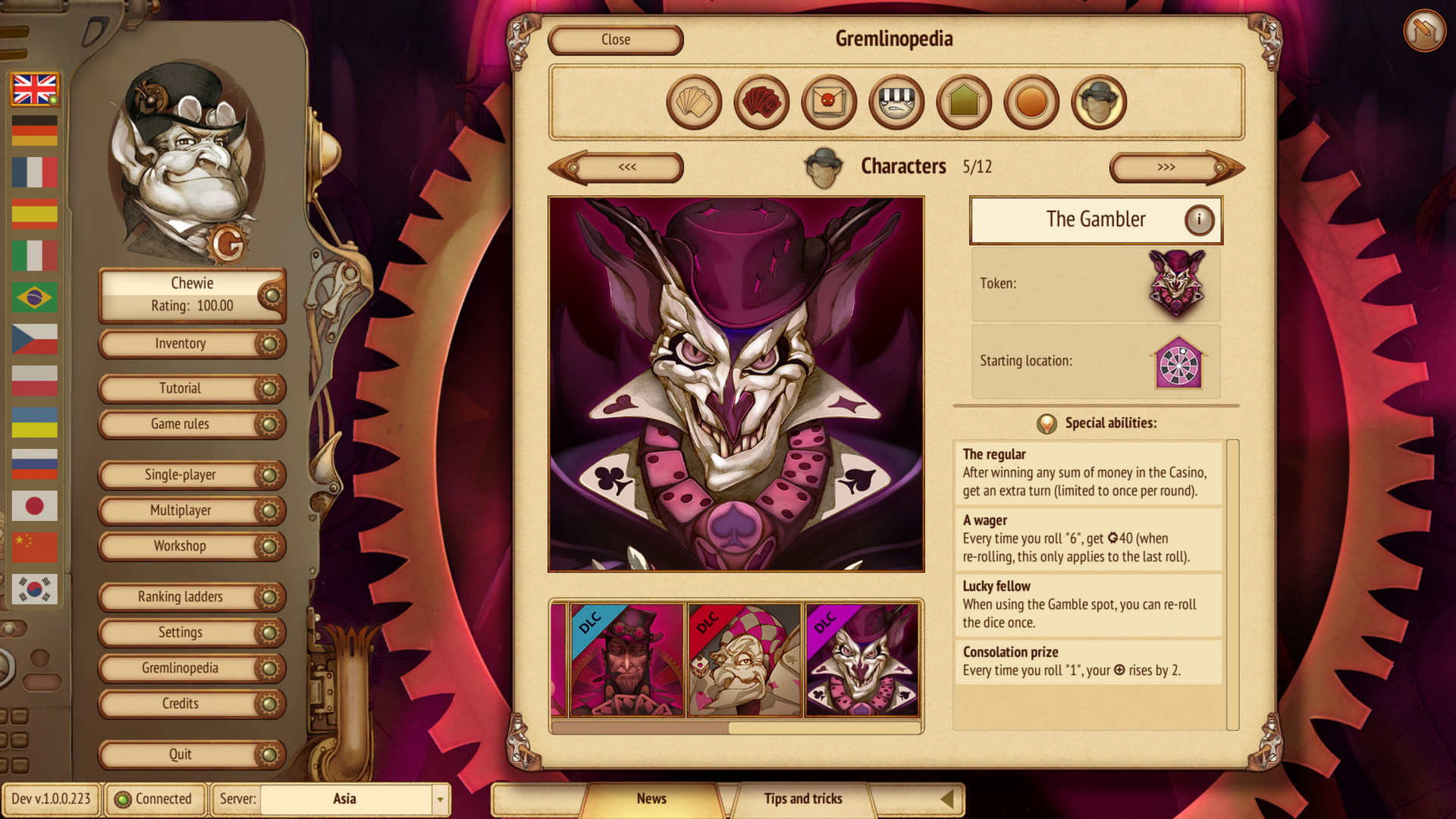Click the jailed gremlin category icon
This screenshot has height=819, width=1456.
(x=896, y=102)
